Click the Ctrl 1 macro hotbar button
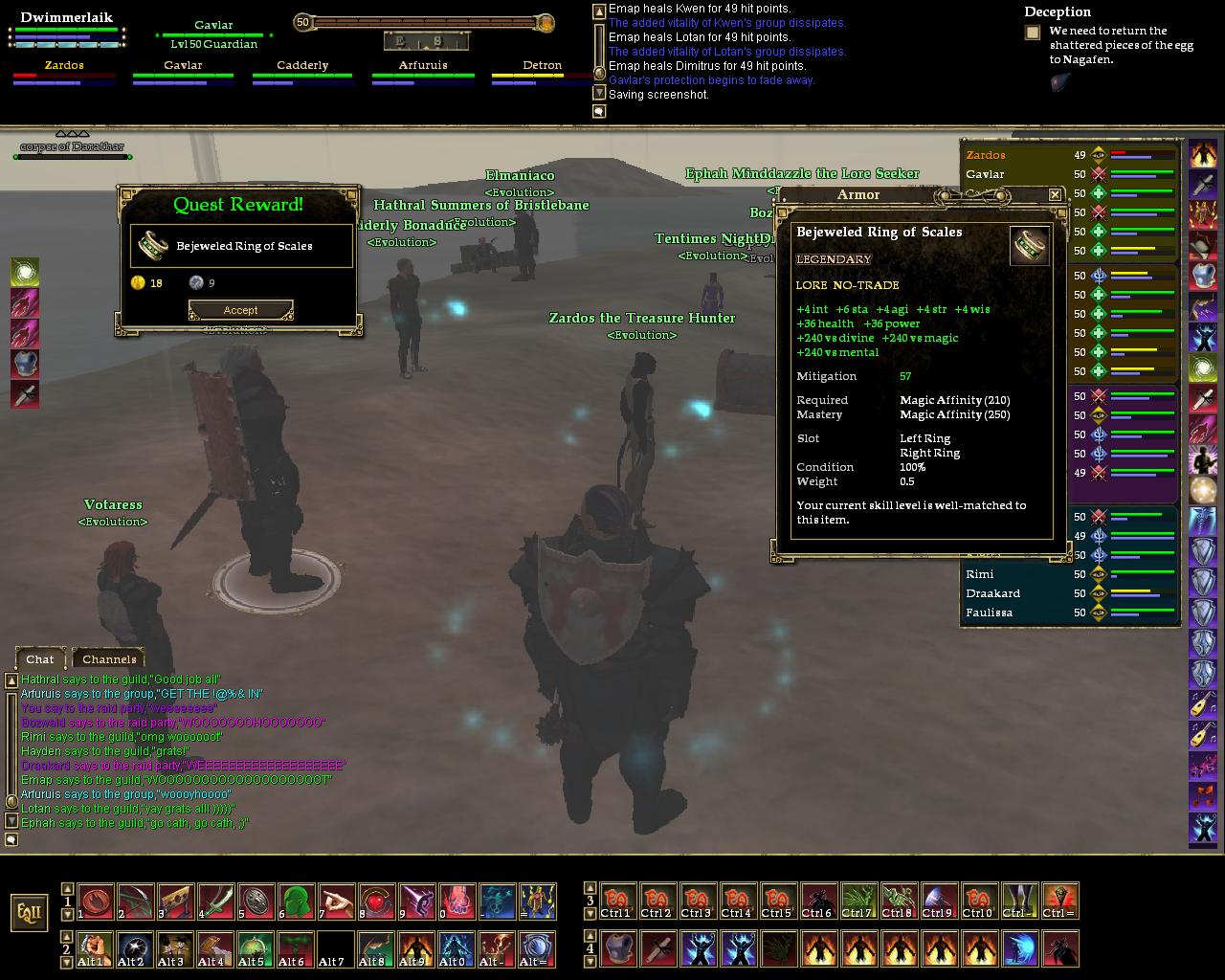 618,902
